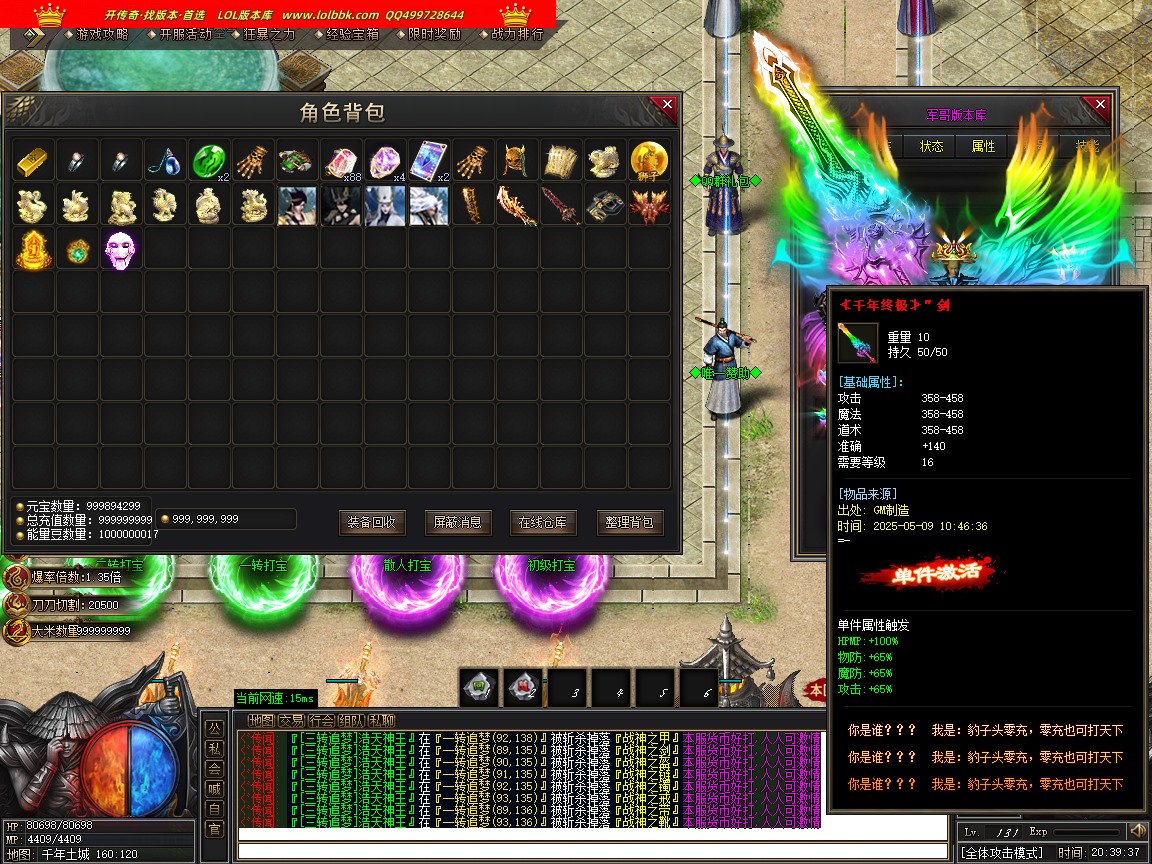
Task: Use the item in hotbar slot 1
Action: [478, 687]
